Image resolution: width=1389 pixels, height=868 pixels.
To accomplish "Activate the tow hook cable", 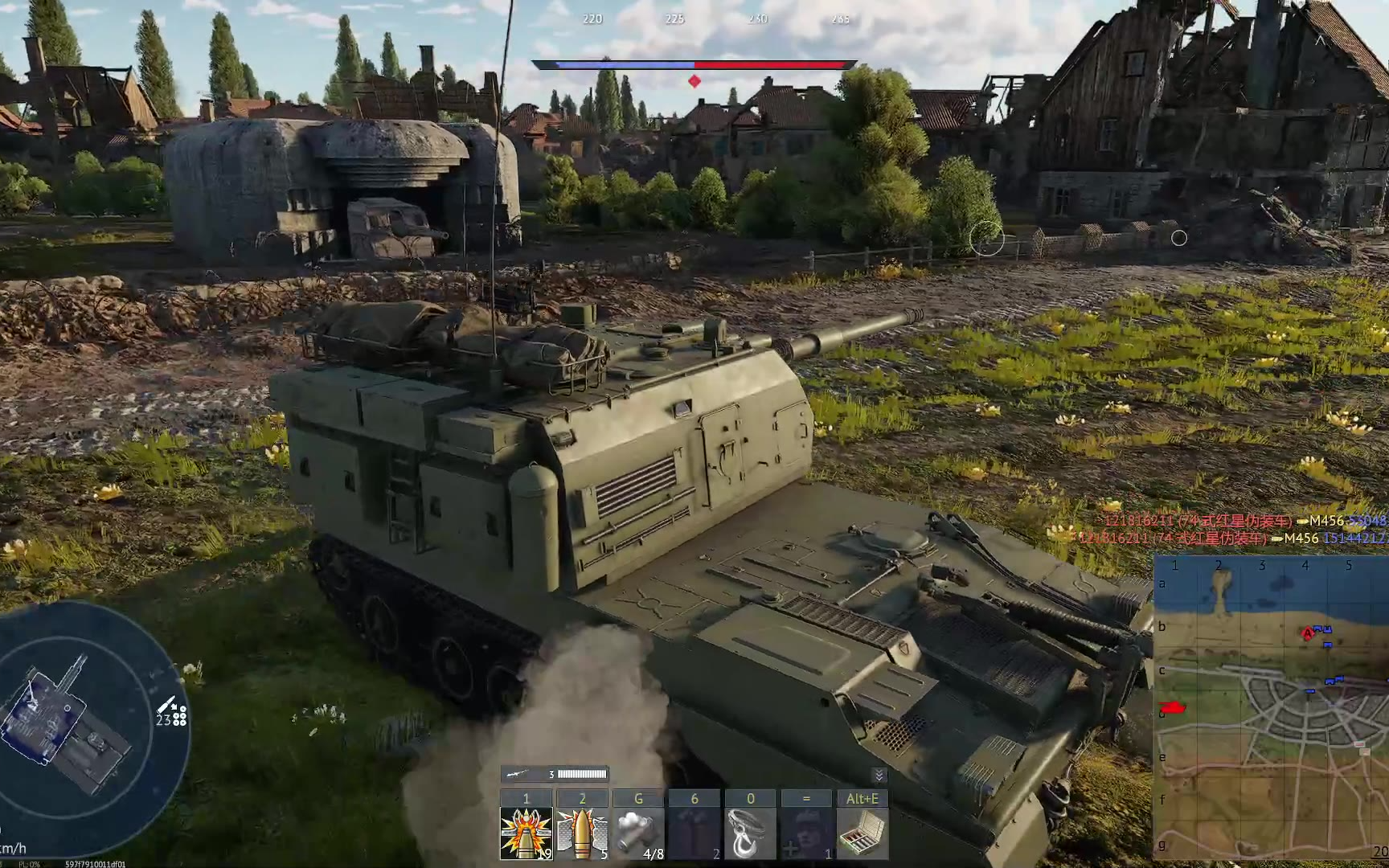I will coord(750,833).
